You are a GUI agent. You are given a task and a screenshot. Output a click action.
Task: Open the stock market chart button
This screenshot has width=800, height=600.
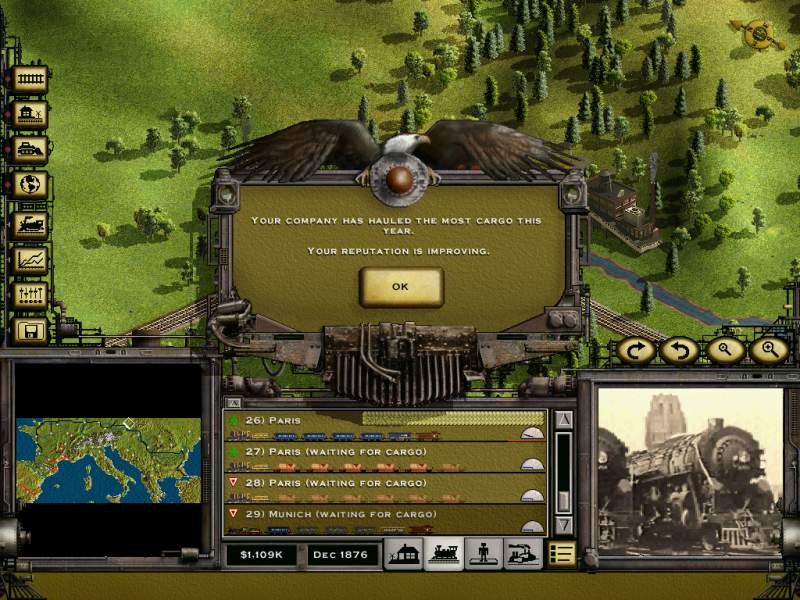tap(31, 259)
